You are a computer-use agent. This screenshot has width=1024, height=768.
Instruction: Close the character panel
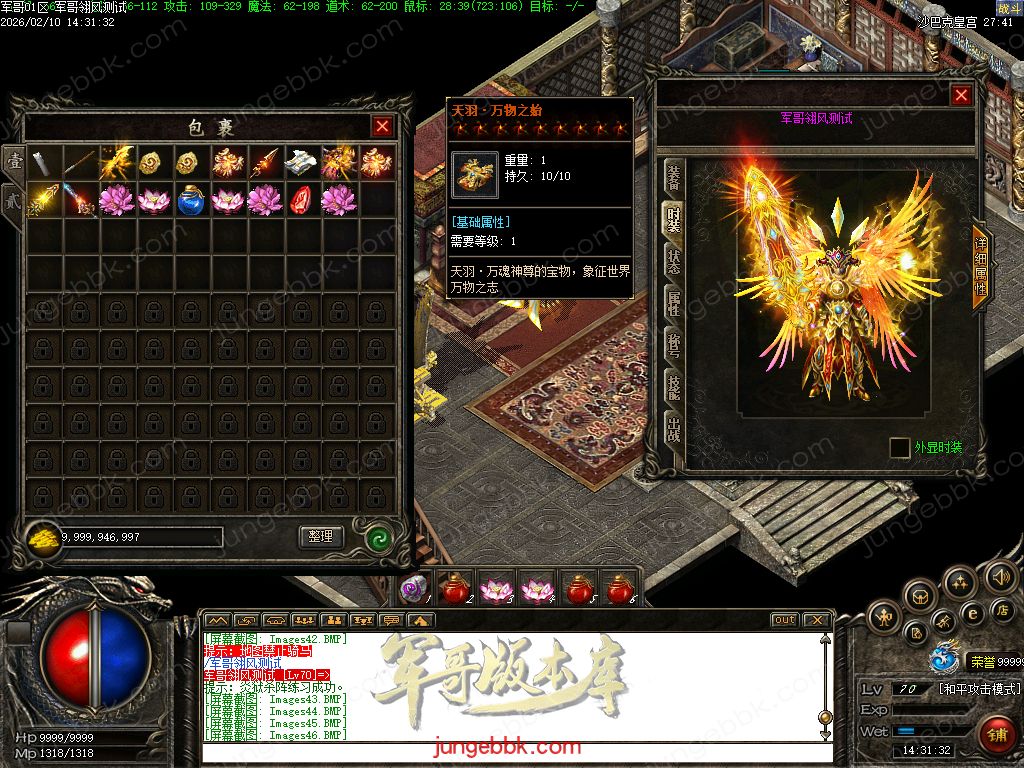pyautogui.click(x=961, y=95)
